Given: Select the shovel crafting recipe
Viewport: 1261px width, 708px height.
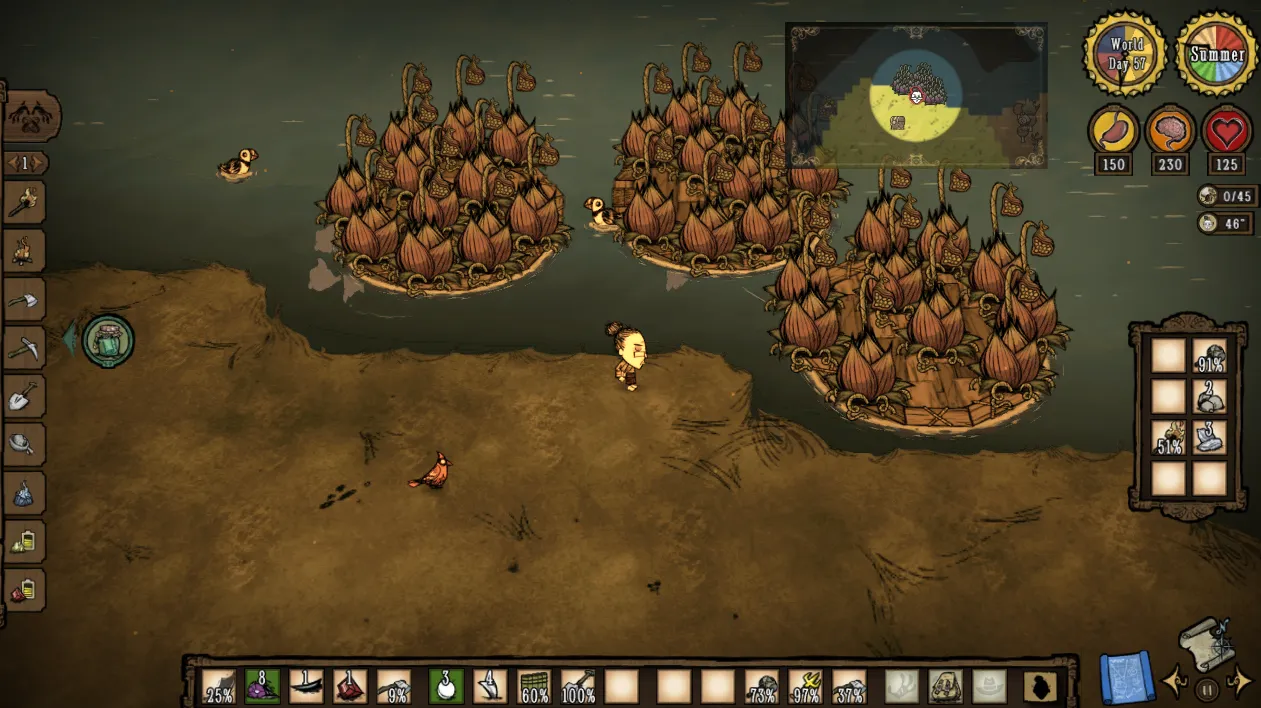Looking at the screenshot, I should coord(24,397).
